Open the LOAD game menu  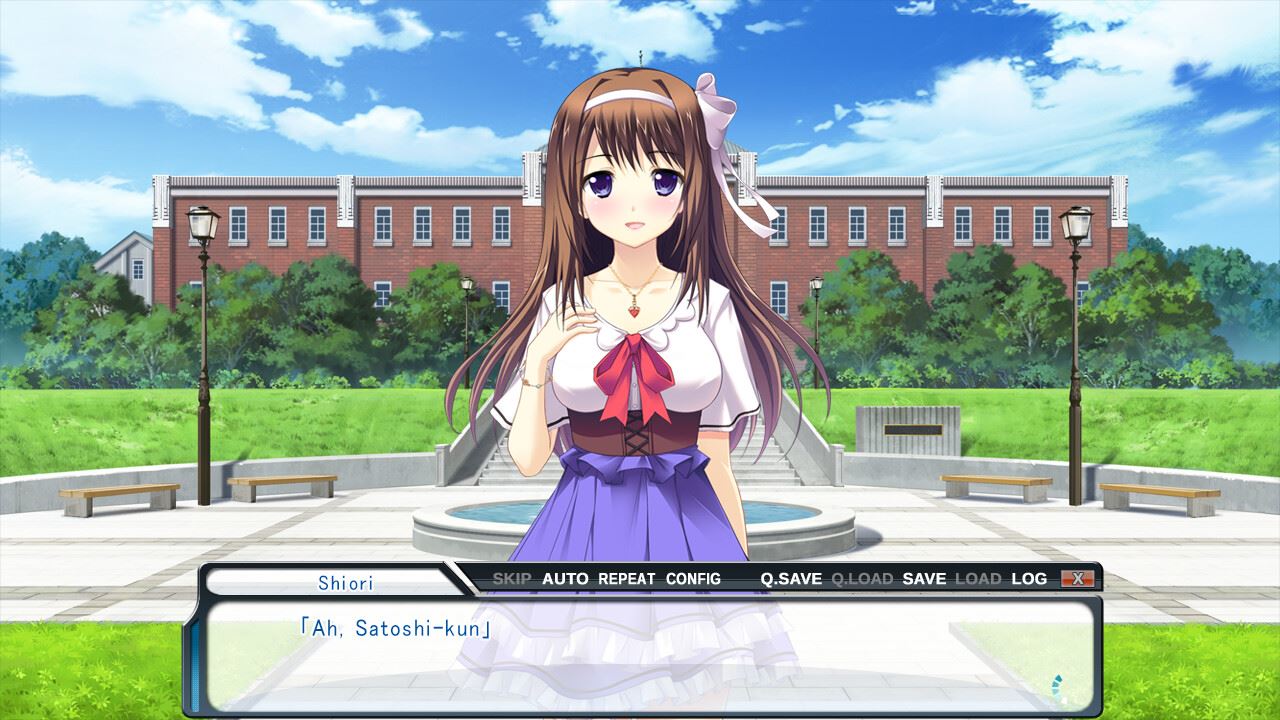click(978, 579)
